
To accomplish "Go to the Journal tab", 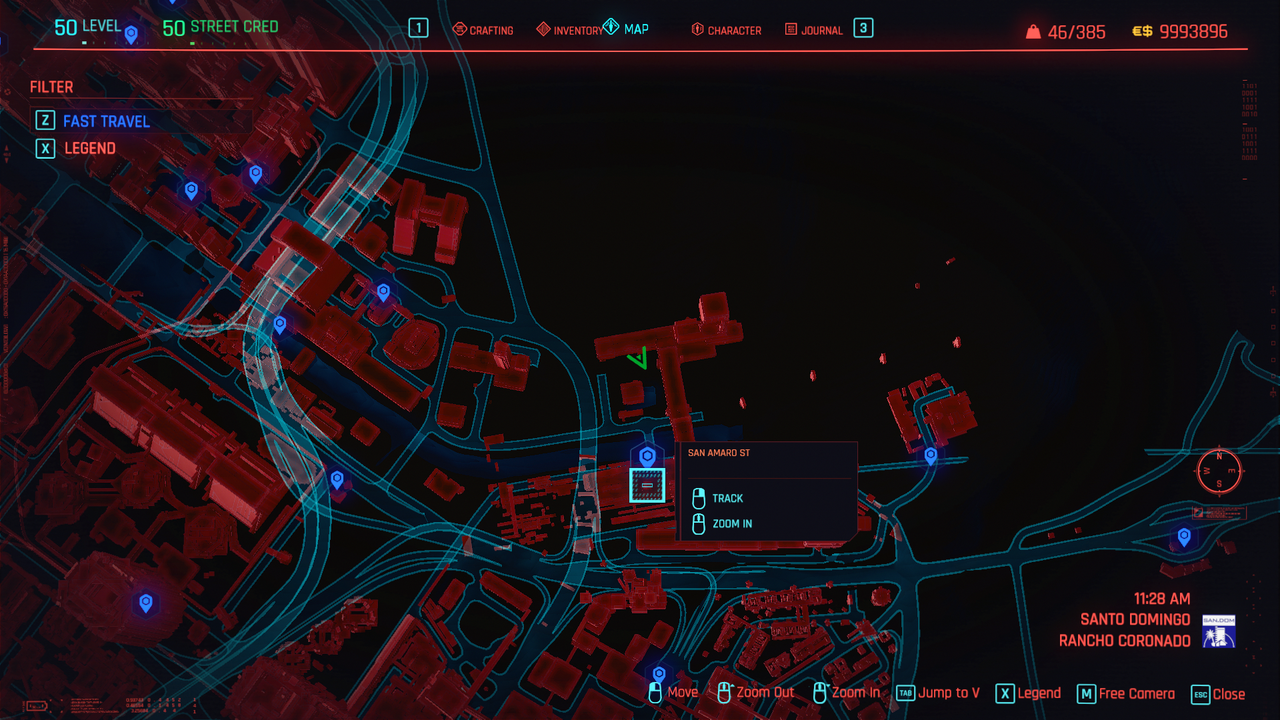I will 814,30.
